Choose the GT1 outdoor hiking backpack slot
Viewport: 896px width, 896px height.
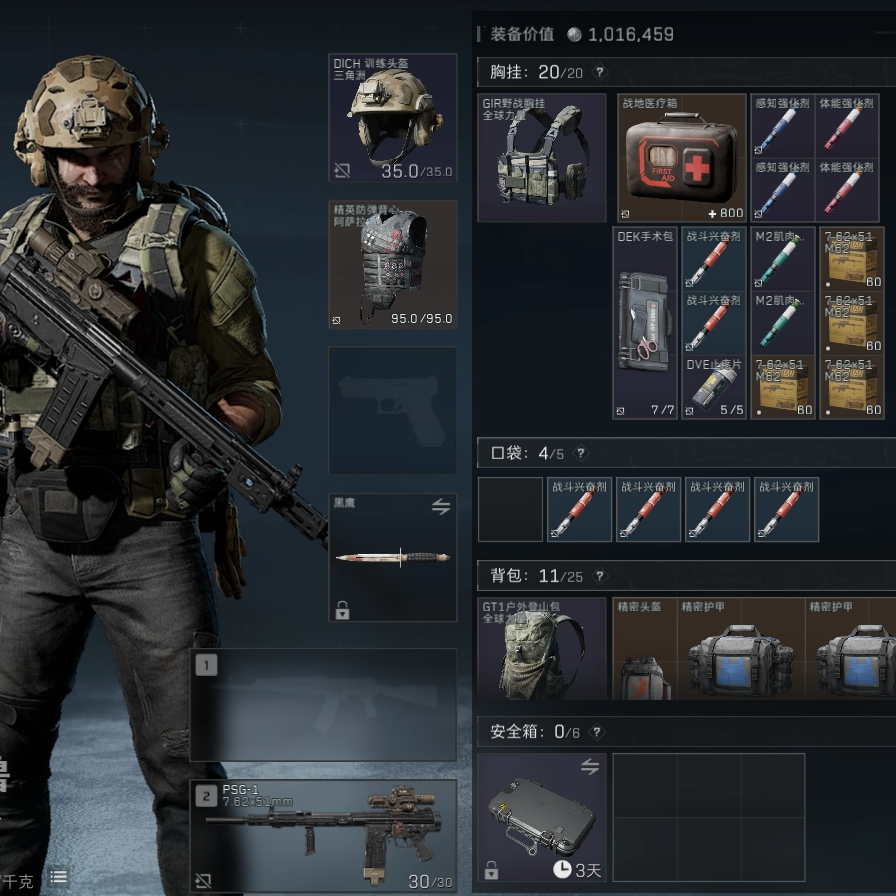tap(542, 649)
